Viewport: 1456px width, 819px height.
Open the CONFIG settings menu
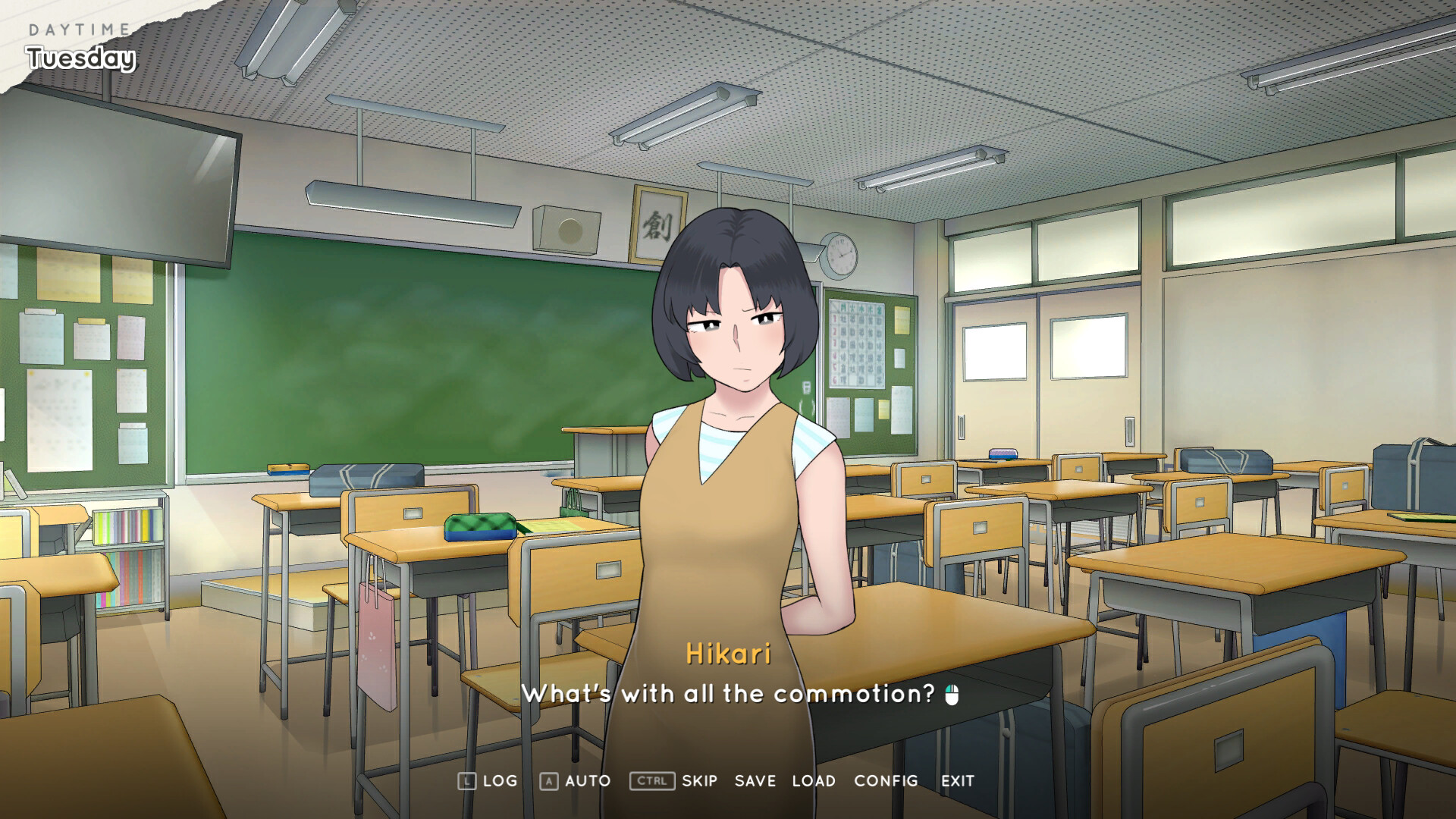885,780
